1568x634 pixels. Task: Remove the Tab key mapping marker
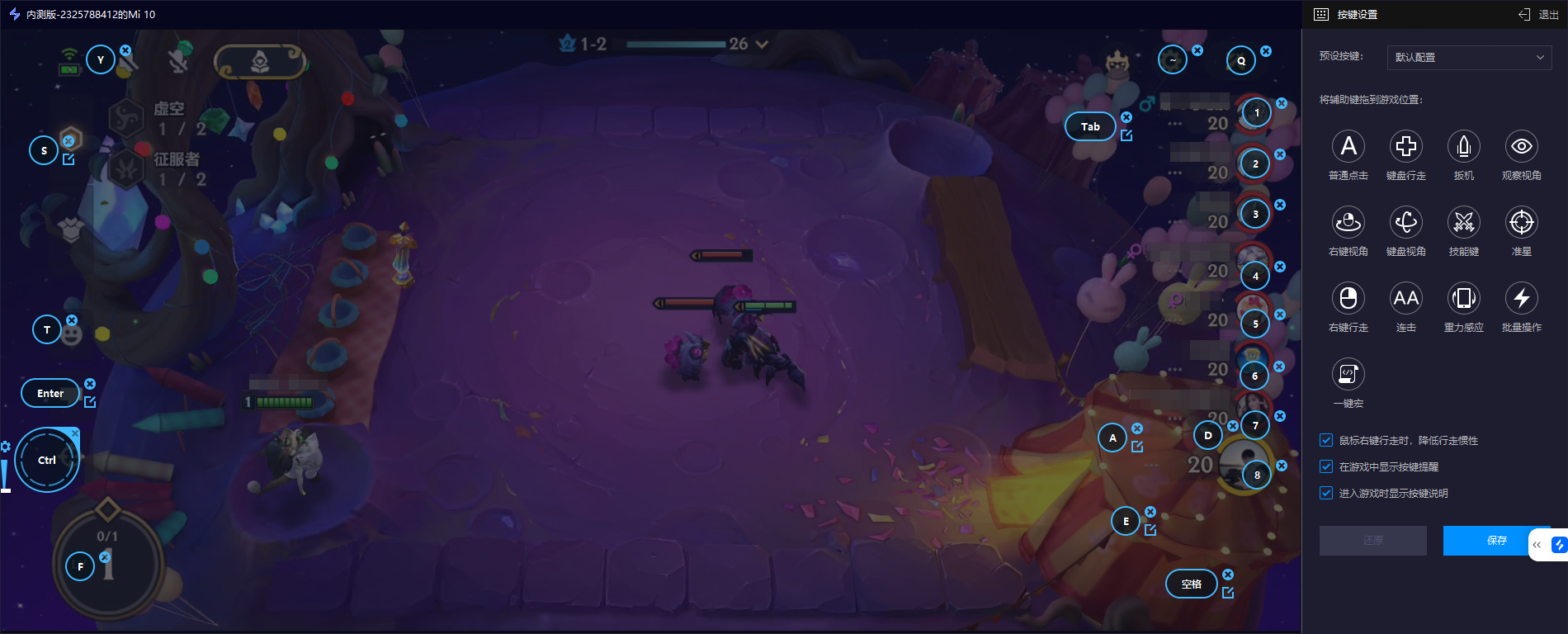(x=1126, y=117)
